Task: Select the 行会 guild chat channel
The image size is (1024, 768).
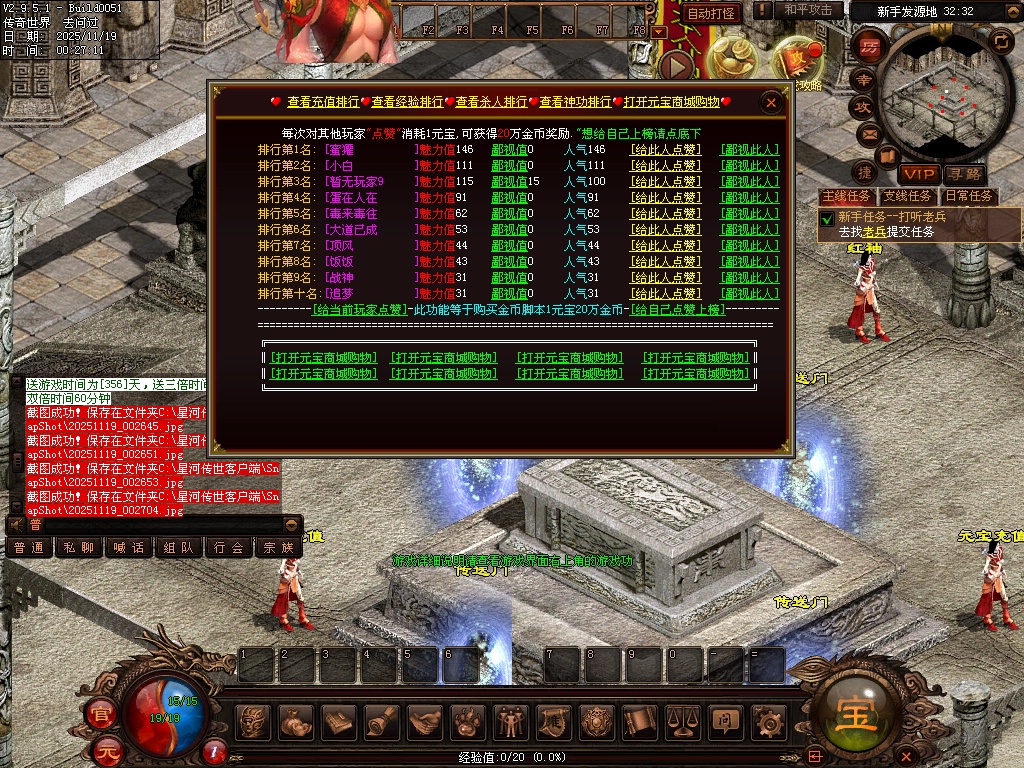Action: tap(229, 547)
